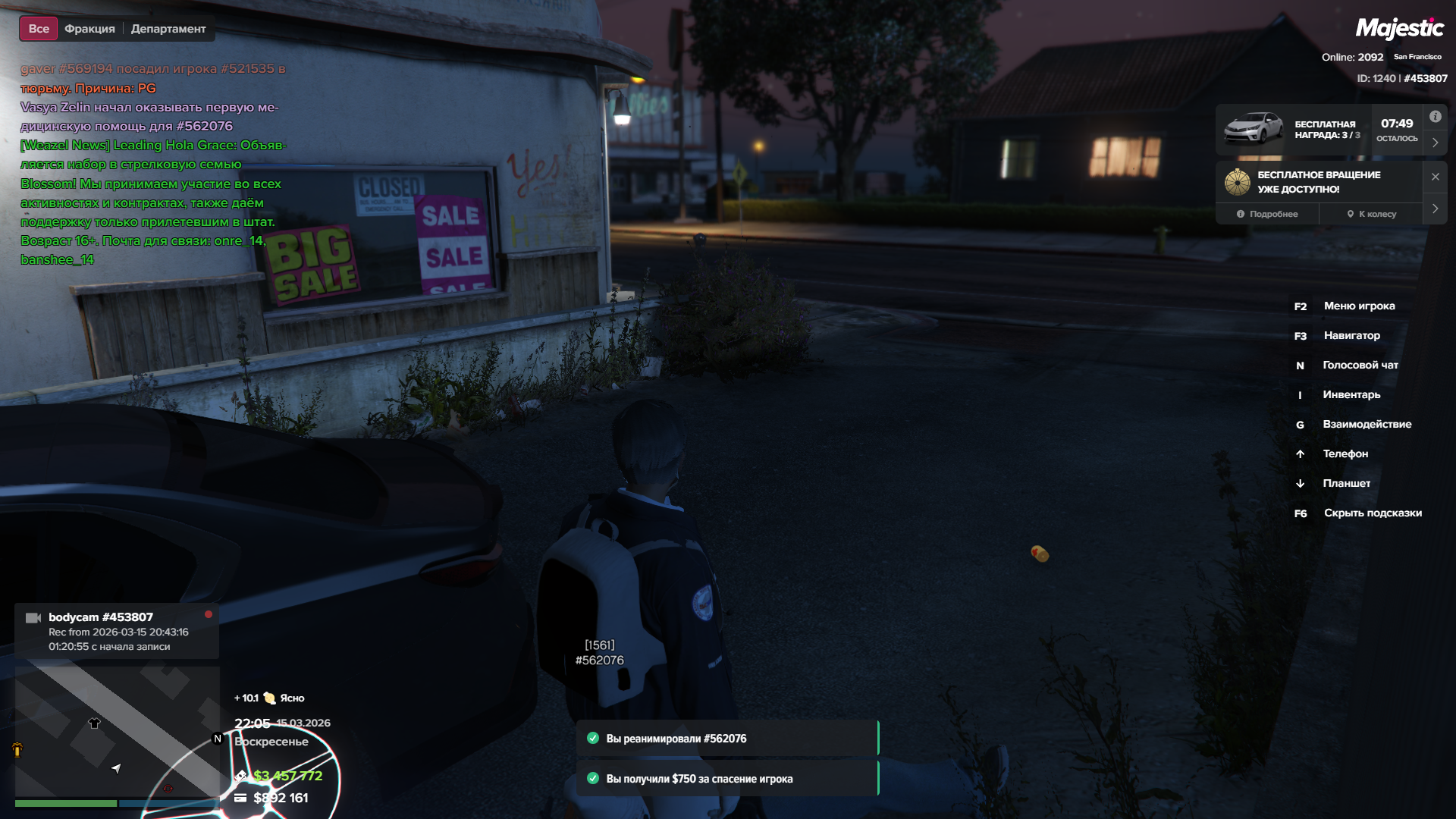Click the info icon on the free reward panel
Viewport: 1456px width, 819px height.
1435,117
